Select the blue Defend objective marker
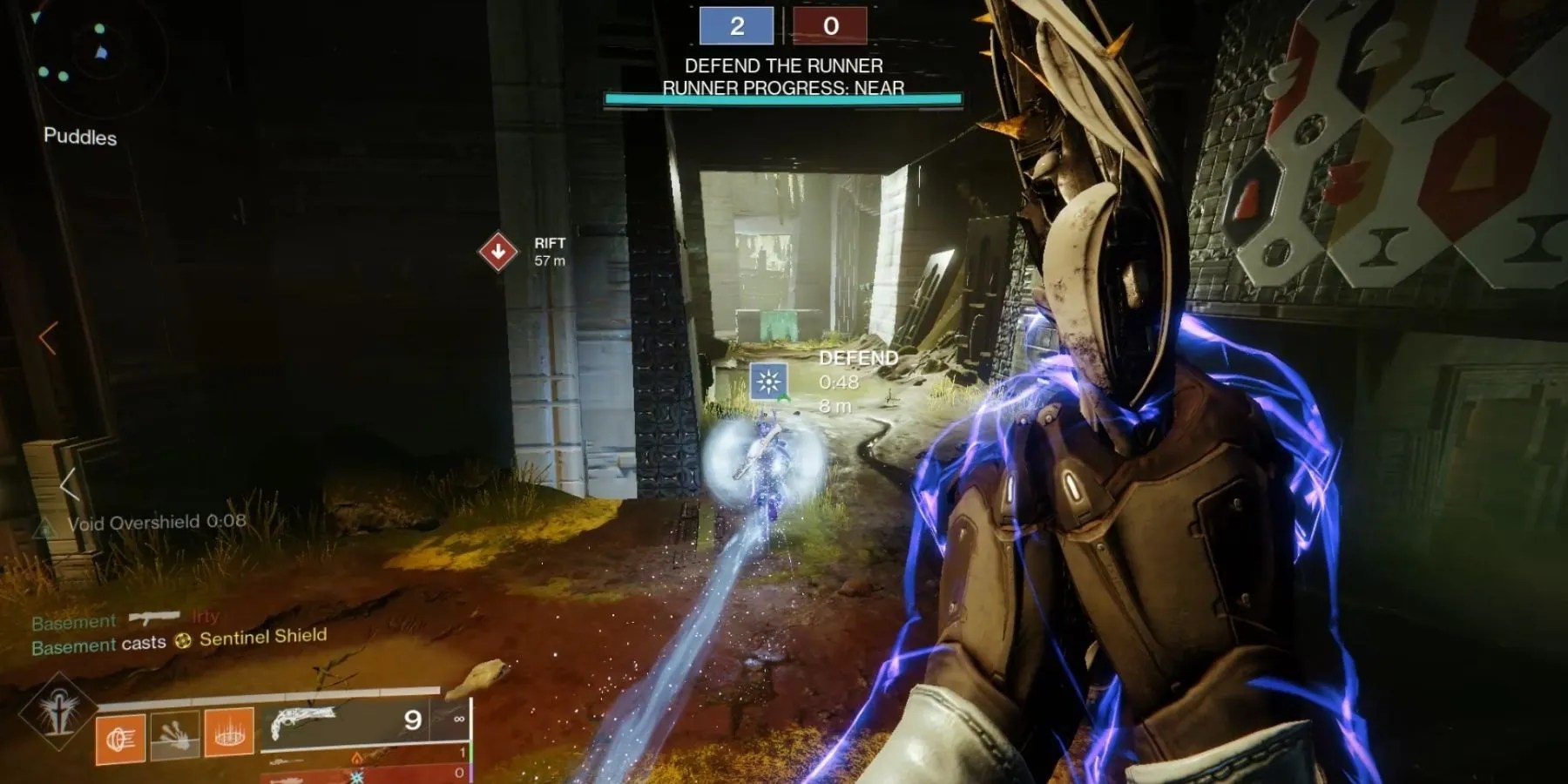The image size is (1568, 784). coord(769,382)
